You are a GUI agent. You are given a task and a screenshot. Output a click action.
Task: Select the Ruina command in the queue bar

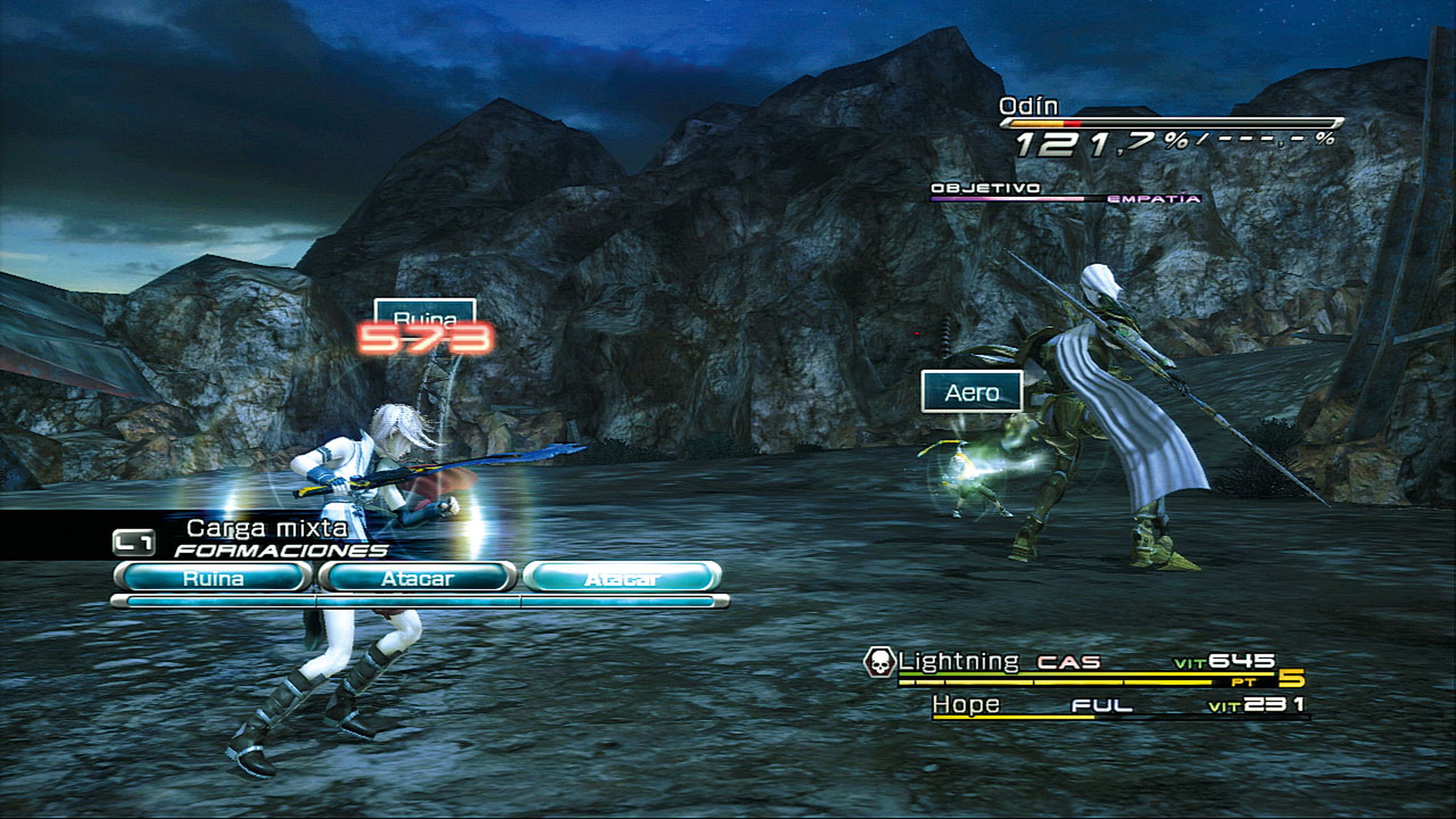(213, 578)
